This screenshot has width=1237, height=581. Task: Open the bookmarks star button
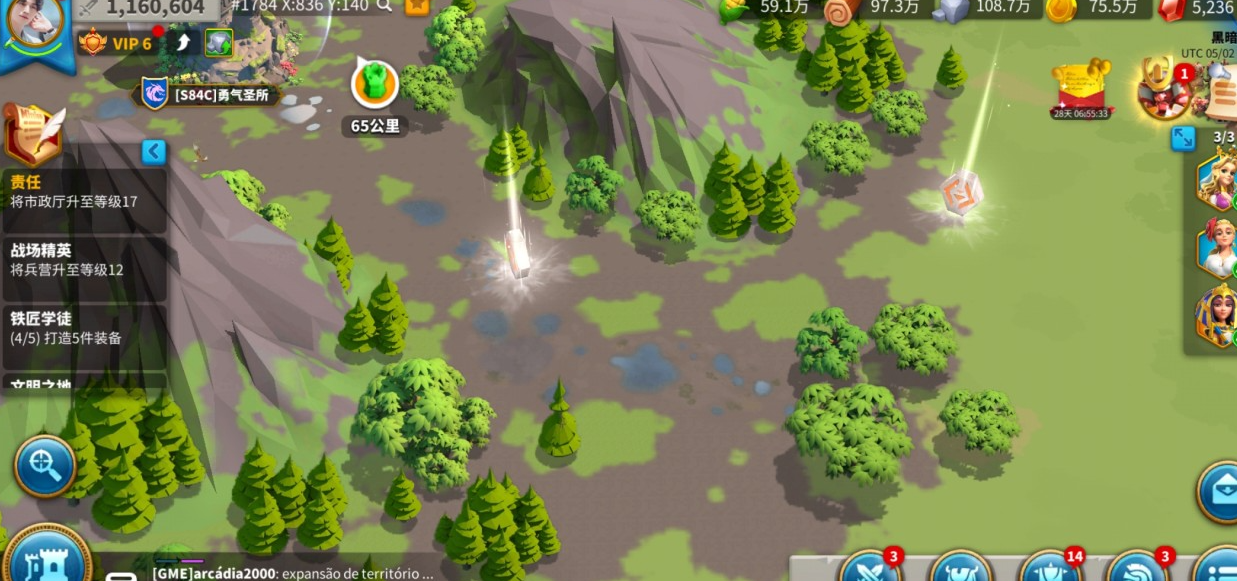pos(416,6)
